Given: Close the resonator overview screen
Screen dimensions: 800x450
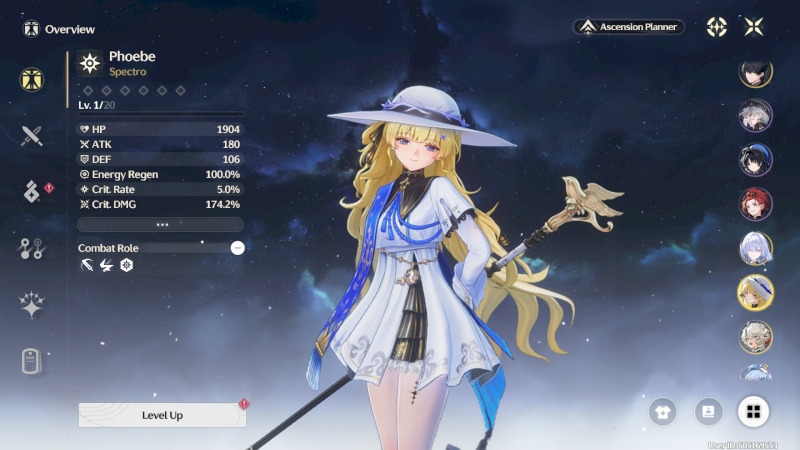Looking at the screenshot, I should [754, 27].
